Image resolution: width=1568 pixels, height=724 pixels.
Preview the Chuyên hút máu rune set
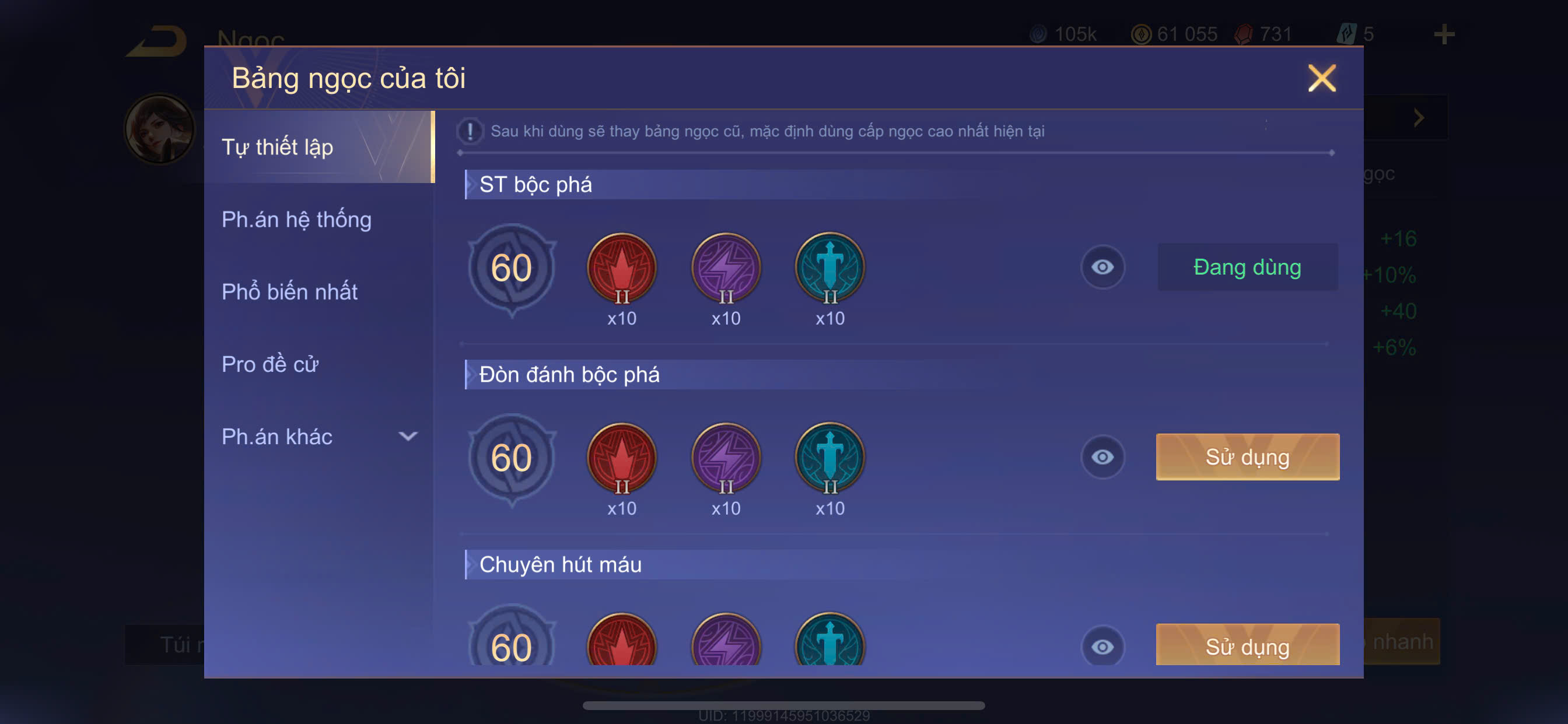coord(1102,646)
